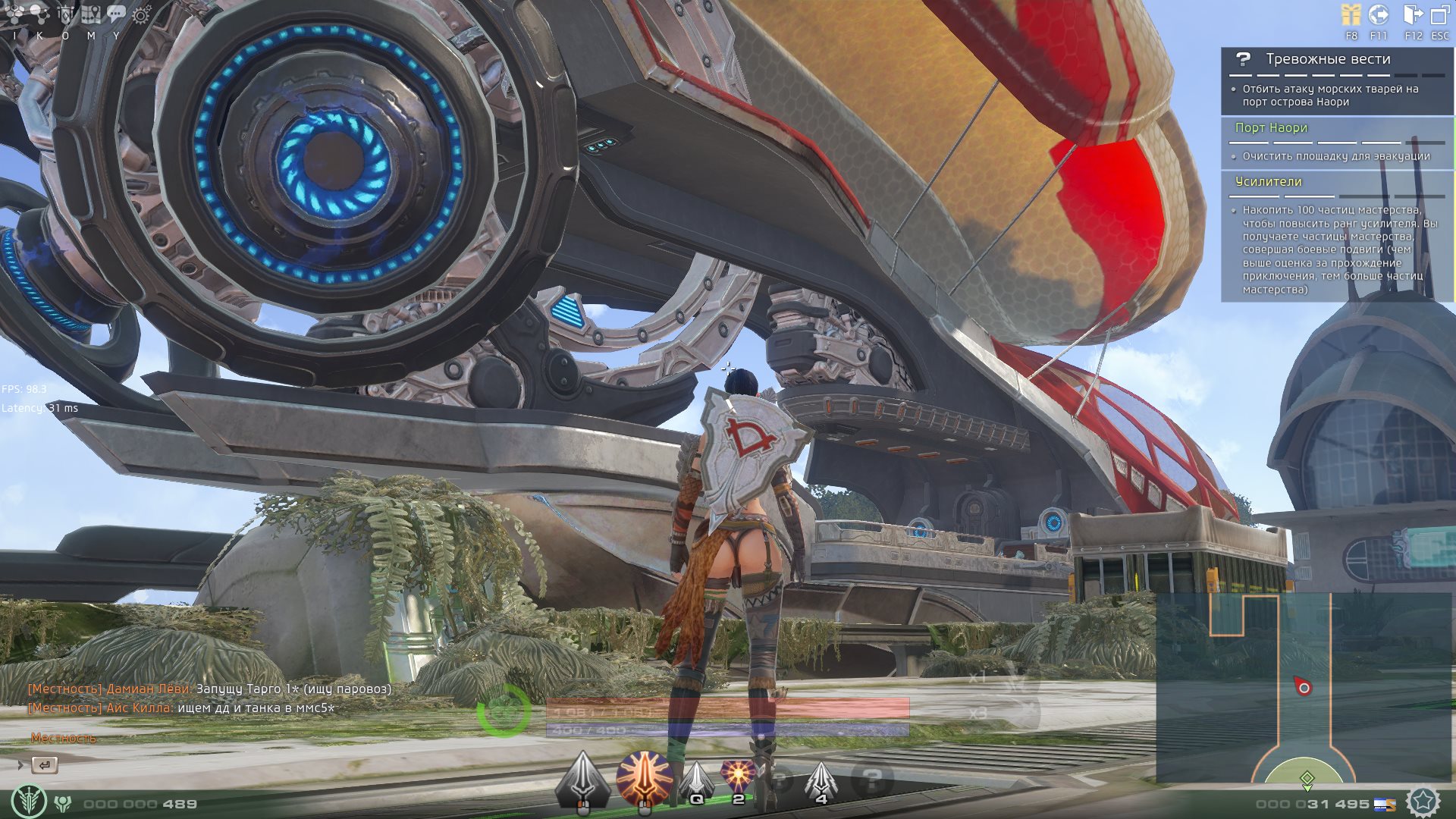Viewport: 1456px width, 819px height.
Task: Click the minimap
Action: [x=1304, y=687]
